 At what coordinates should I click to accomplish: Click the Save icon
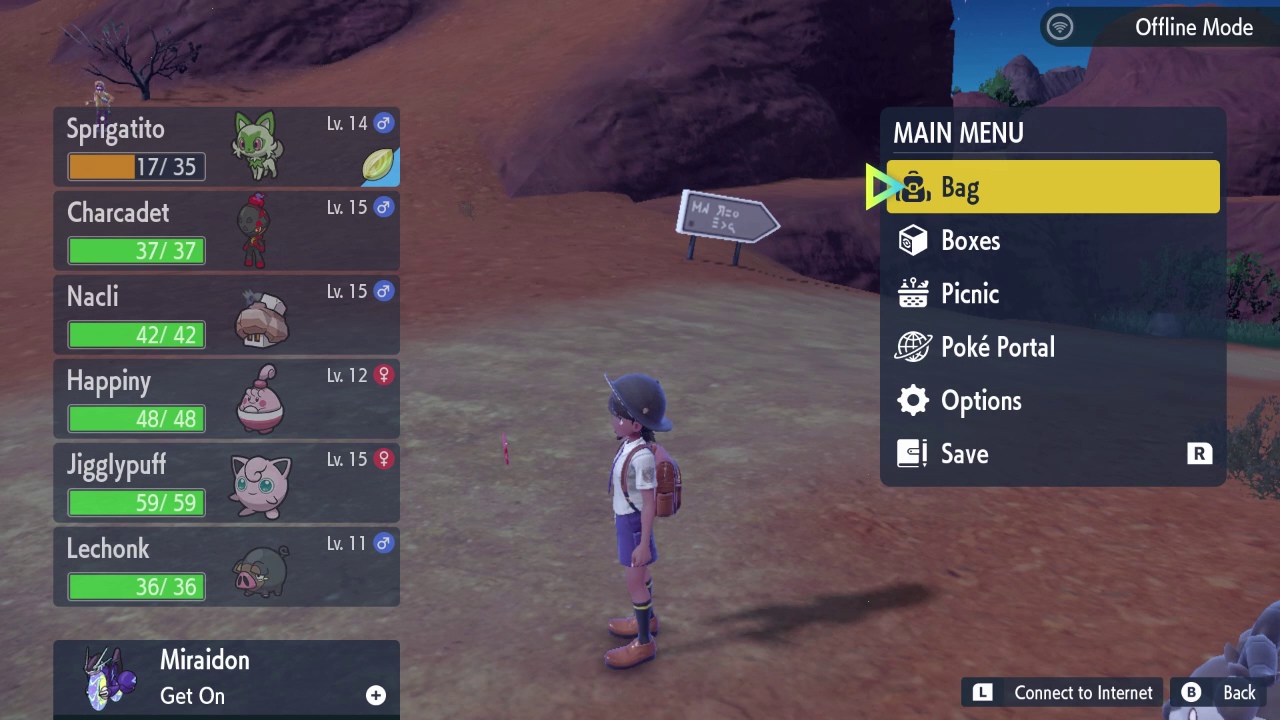(911, 453)
